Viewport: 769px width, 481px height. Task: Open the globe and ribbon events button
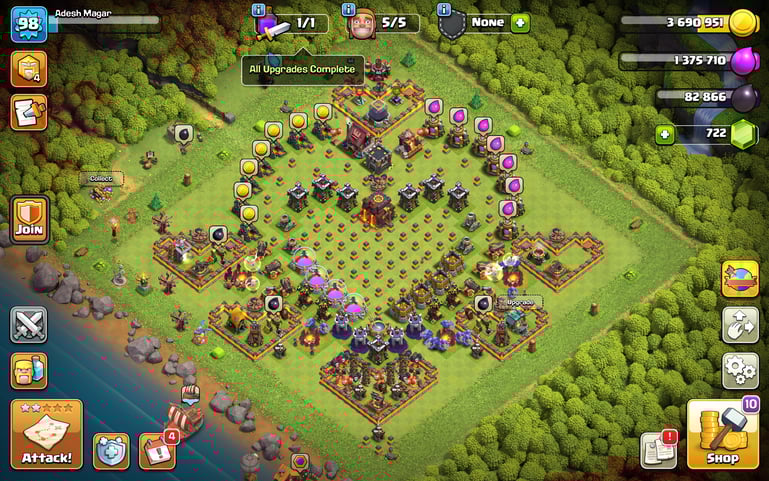(x=740, y=279)
